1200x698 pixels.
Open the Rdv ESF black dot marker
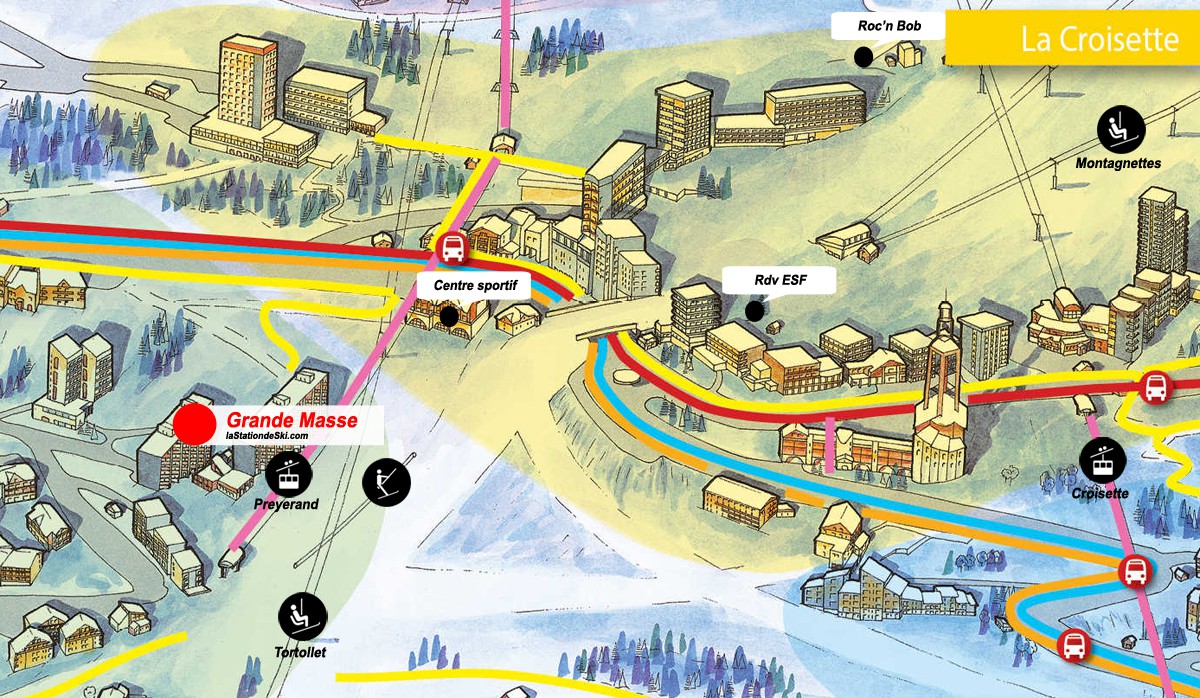[755, 311]
